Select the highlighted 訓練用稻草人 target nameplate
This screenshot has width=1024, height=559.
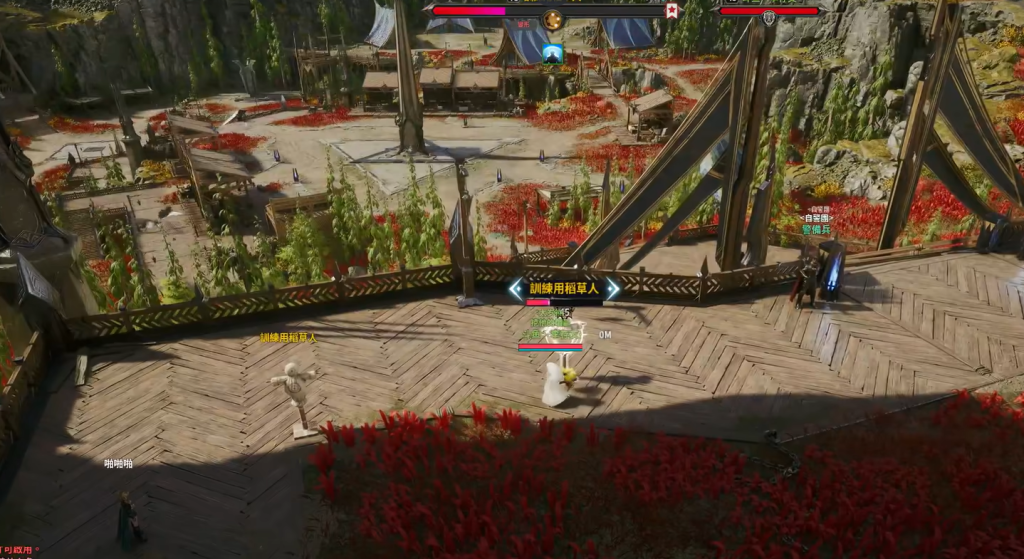pos(564,288)
